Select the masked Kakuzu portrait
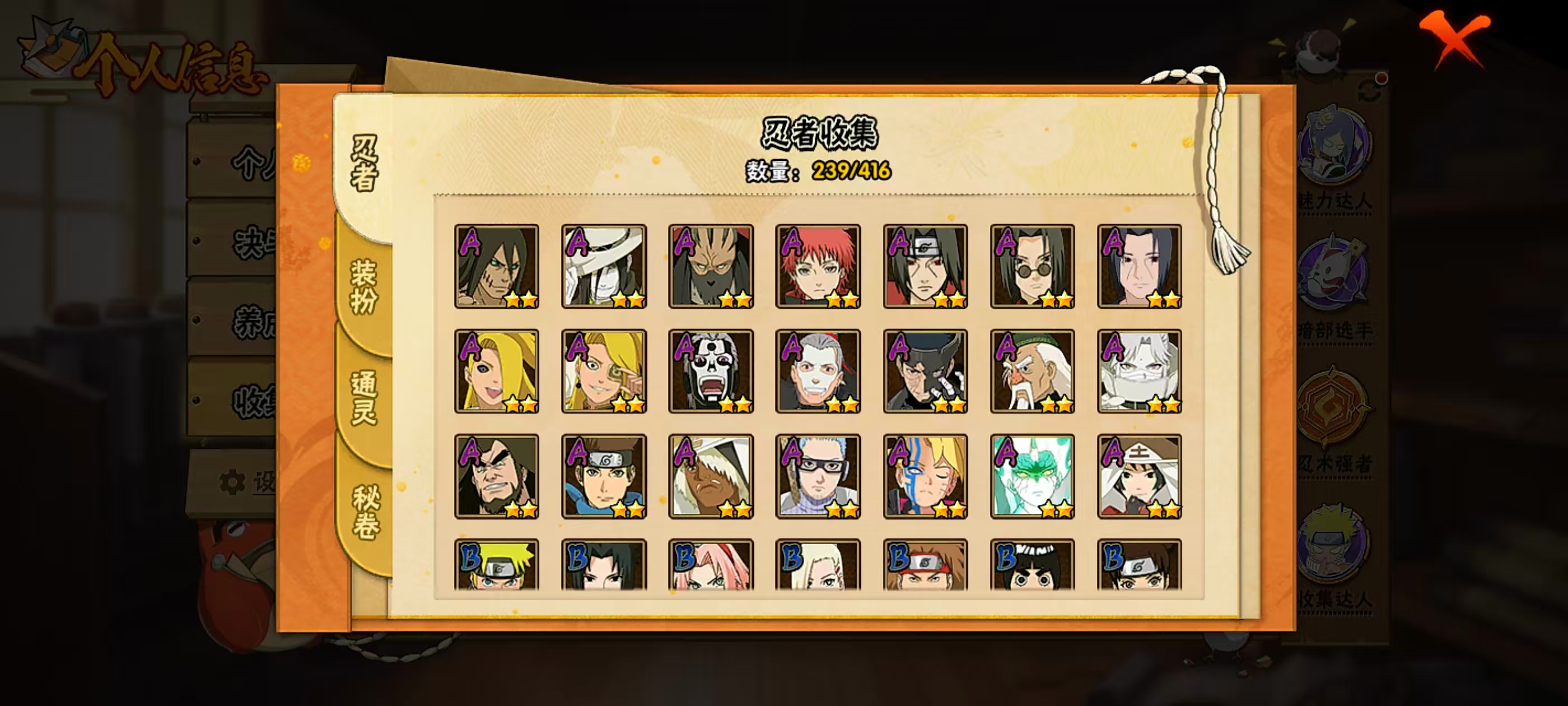 tap(710, 266)
